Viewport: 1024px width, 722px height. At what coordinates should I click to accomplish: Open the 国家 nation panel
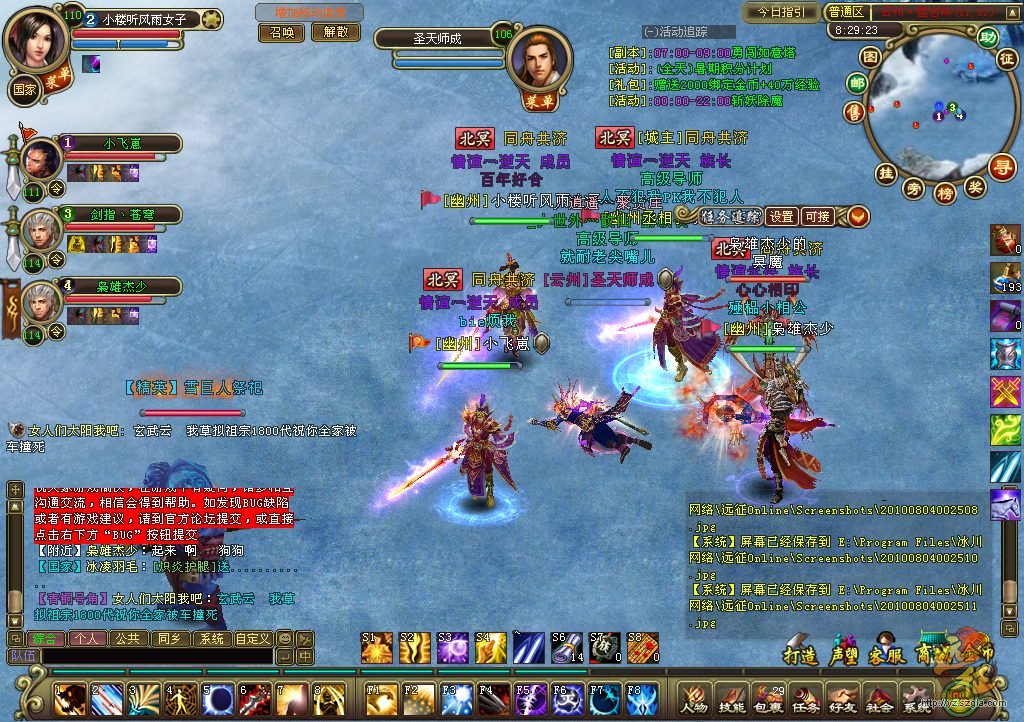[25, 87]
